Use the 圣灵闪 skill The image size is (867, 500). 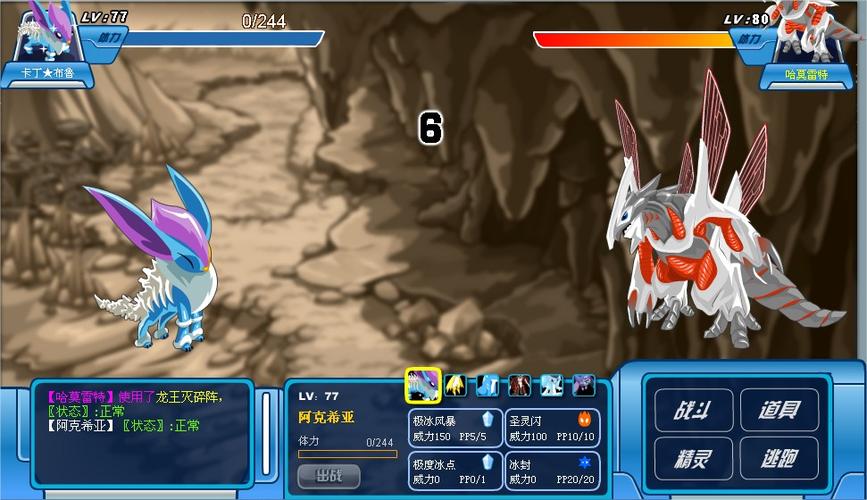(x=552, y=427)
